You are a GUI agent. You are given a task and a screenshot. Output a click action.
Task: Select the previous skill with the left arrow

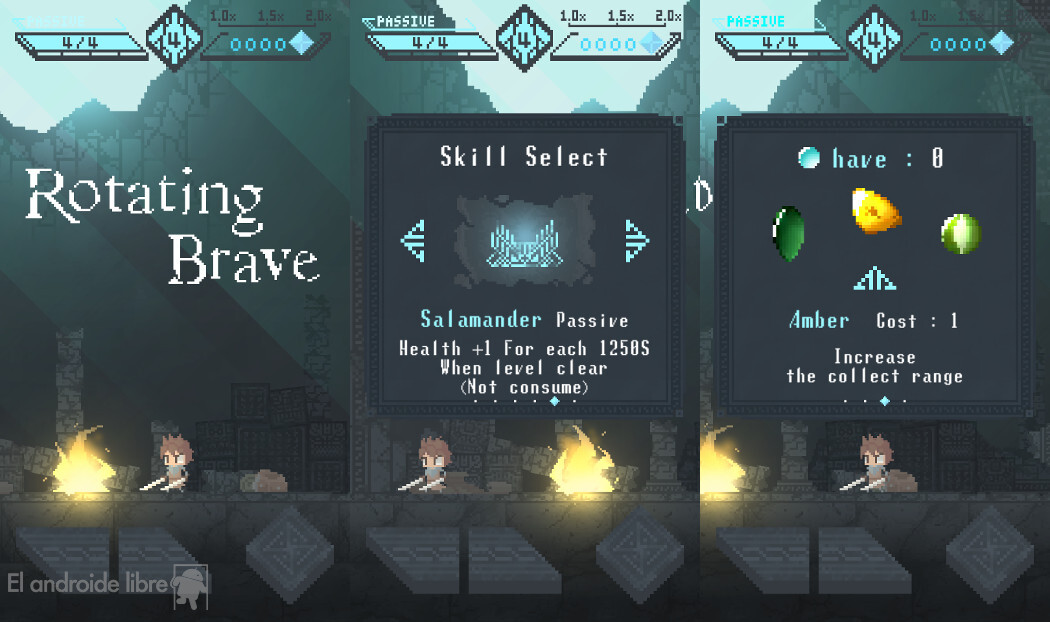coord(413,240)
